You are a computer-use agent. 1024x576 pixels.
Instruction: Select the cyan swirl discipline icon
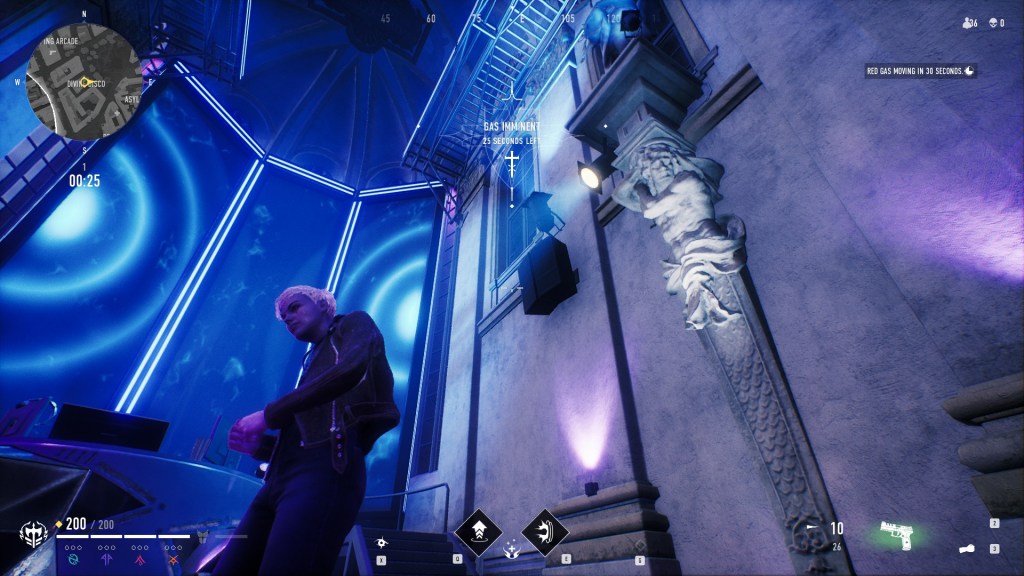75,559
